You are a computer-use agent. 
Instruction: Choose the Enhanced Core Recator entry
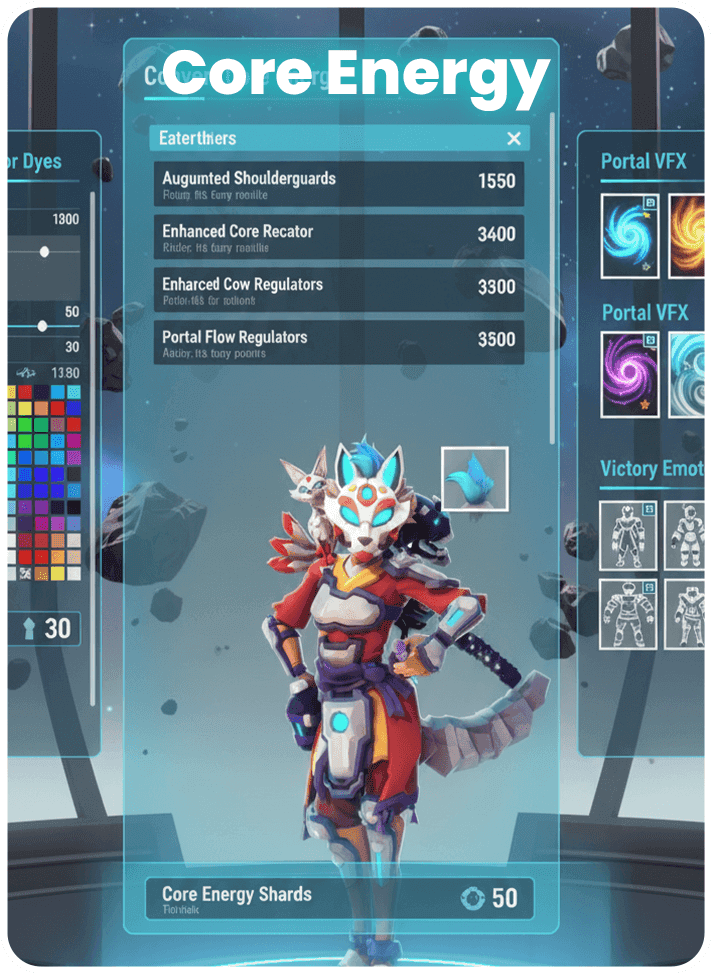click(x=339, y=237)
